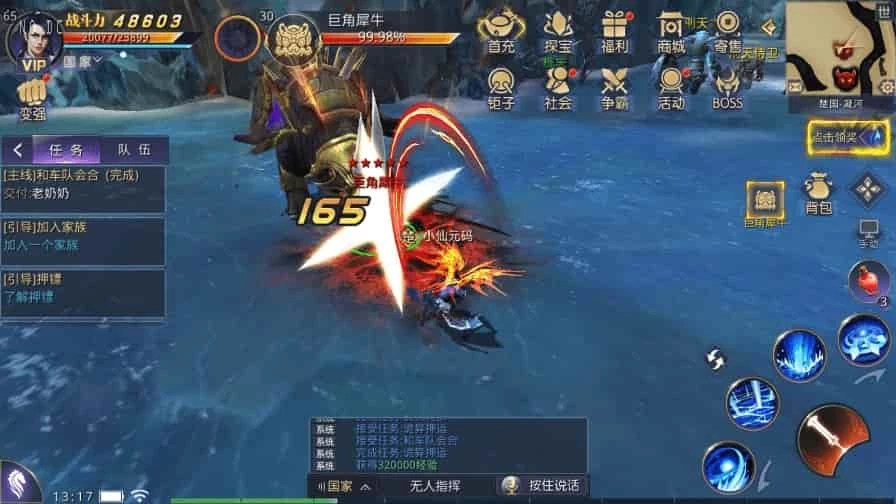This screenshot has height=504, width=896.
Task: Select the 加入家族 guide quest
Action: pyautogui.click(x=82, y=236)
